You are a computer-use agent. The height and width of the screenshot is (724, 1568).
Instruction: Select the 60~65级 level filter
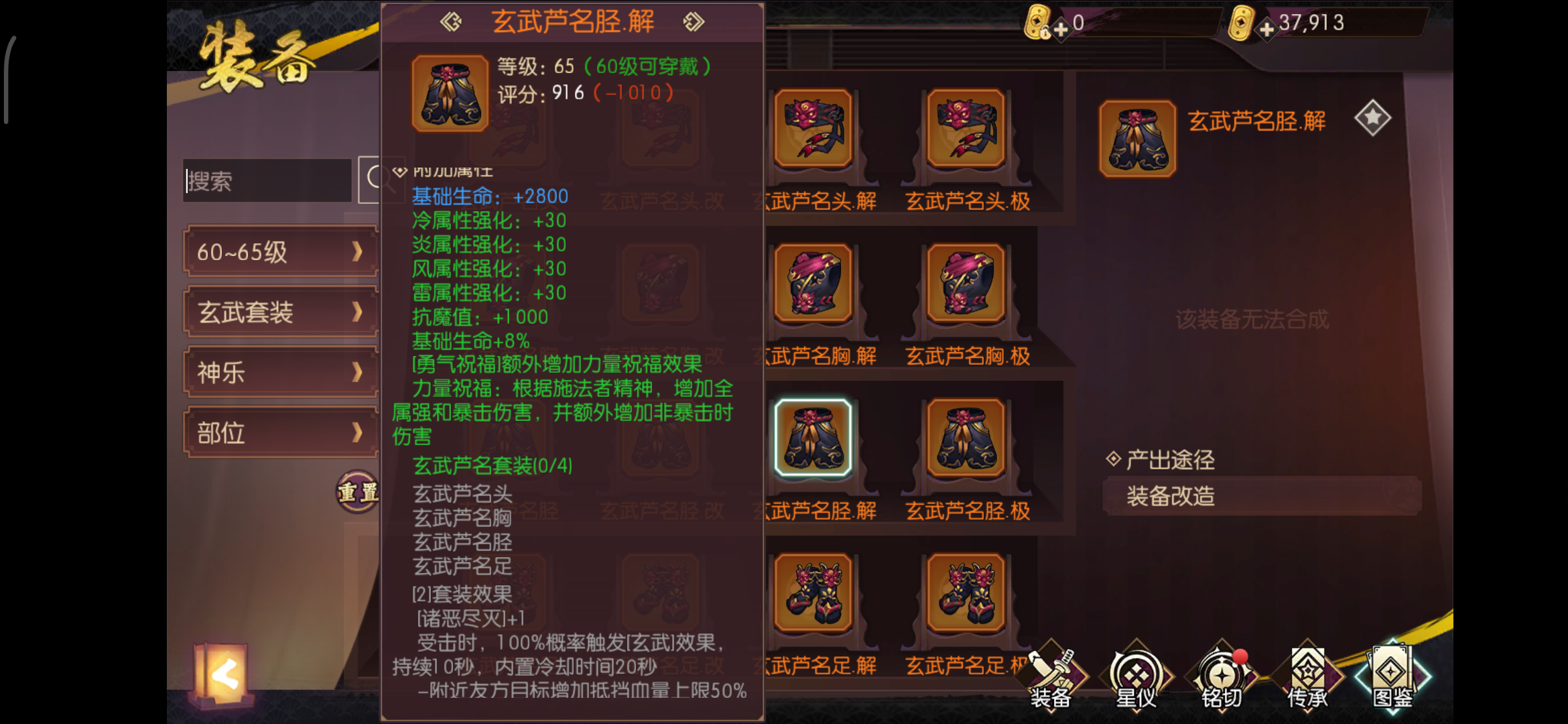(x=280, y=253)
